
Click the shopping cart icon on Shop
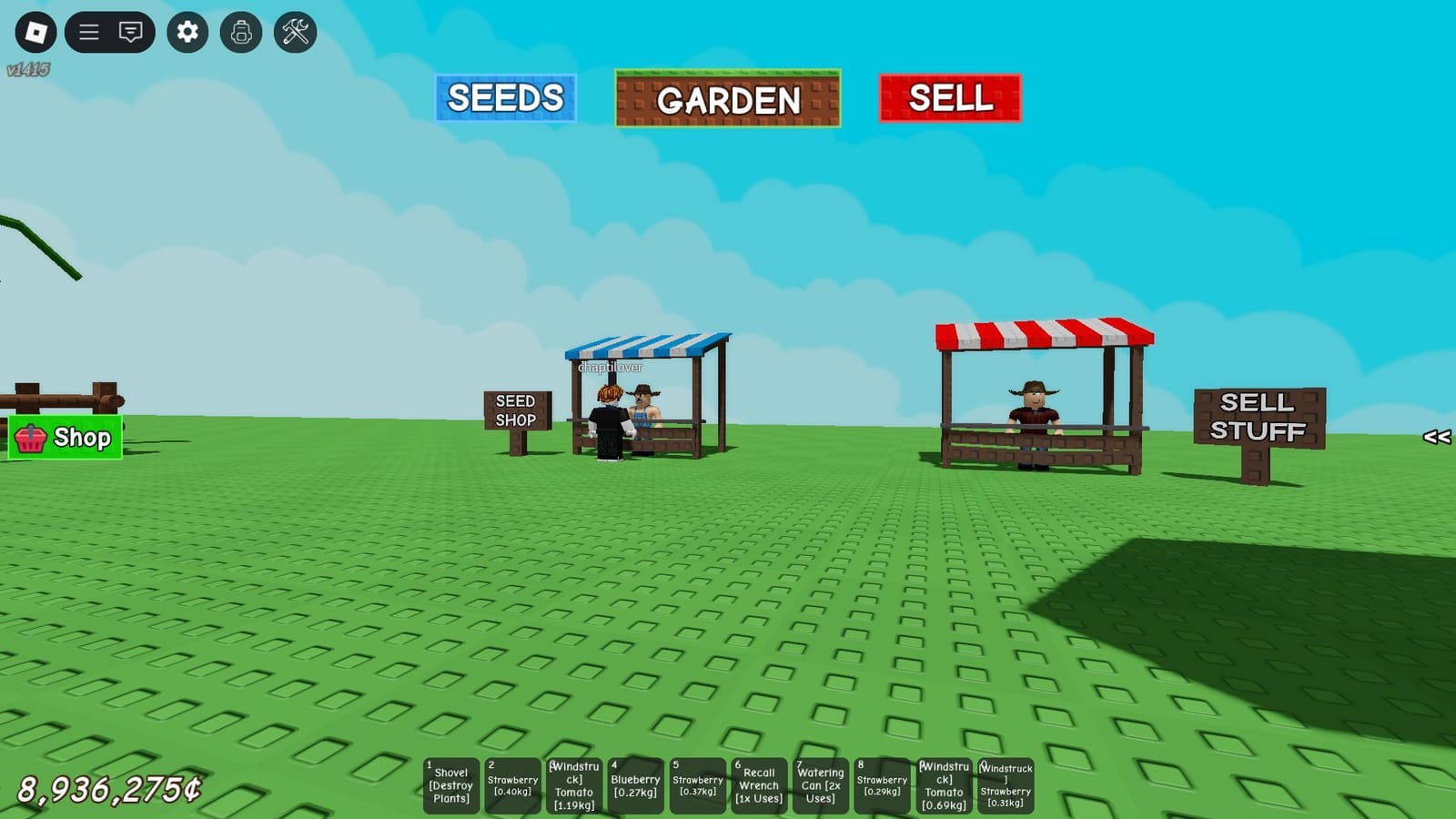coord(32,439)
